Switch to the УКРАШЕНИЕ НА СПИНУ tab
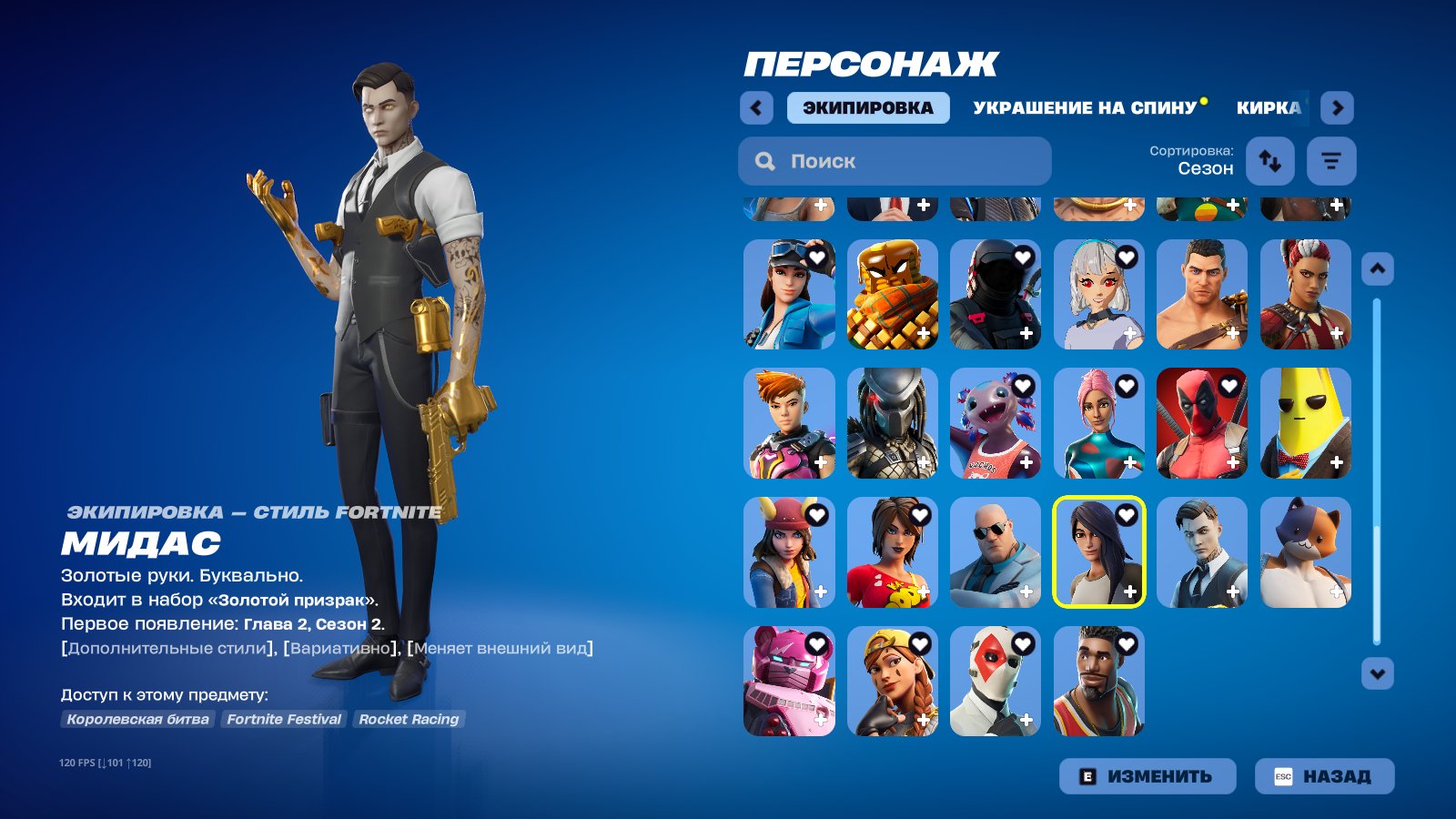The image size is (1456, 819). point(1083,107)
